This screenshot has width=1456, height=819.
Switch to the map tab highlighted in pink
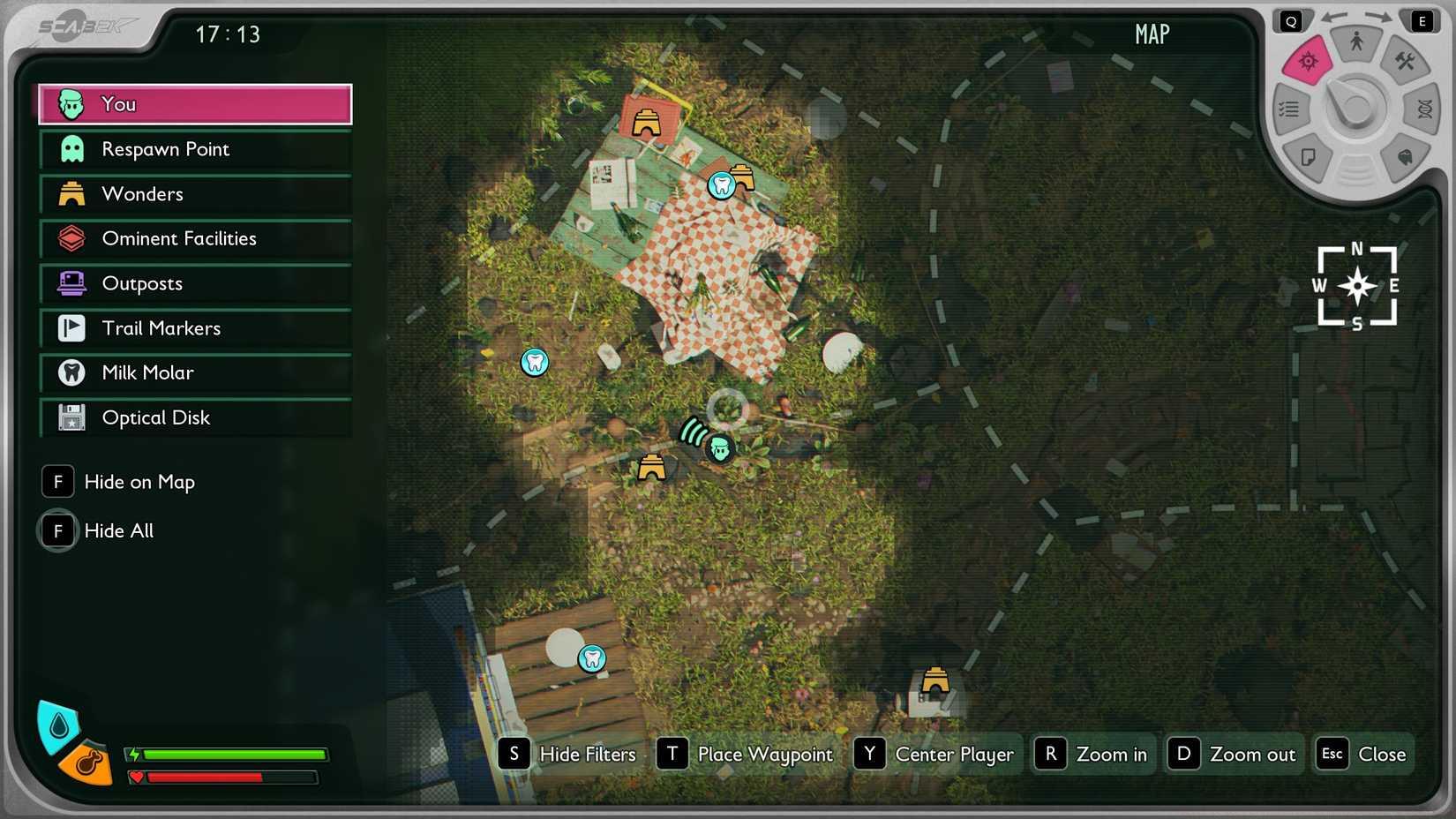[1309, 62]
